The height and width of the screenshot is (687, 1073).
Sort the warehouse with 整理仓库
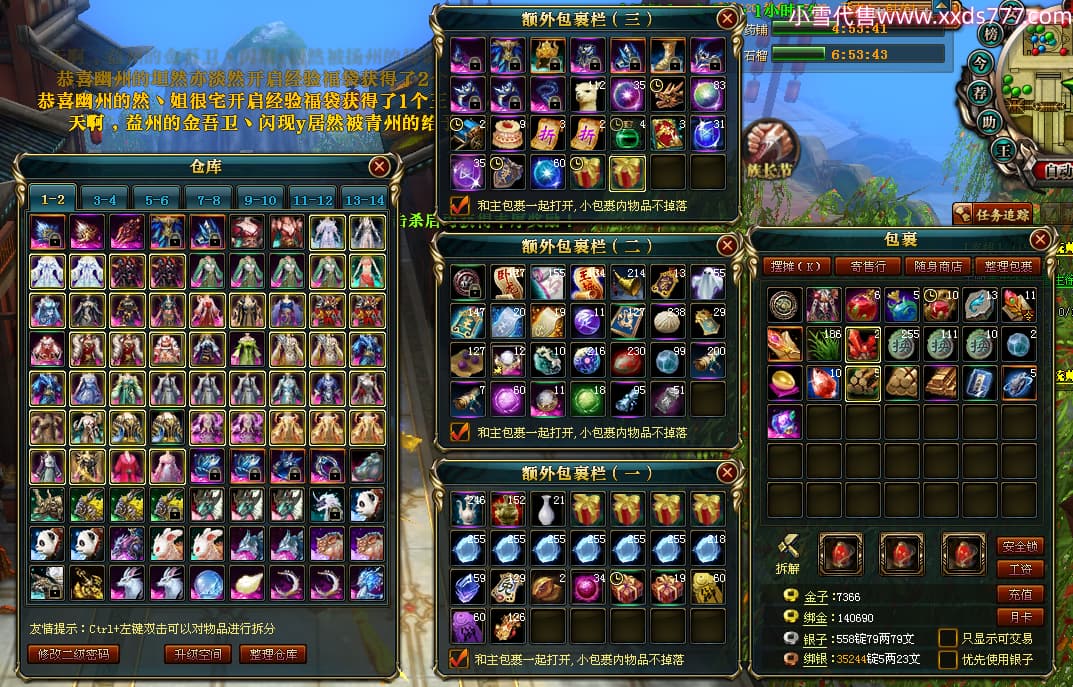273,655
